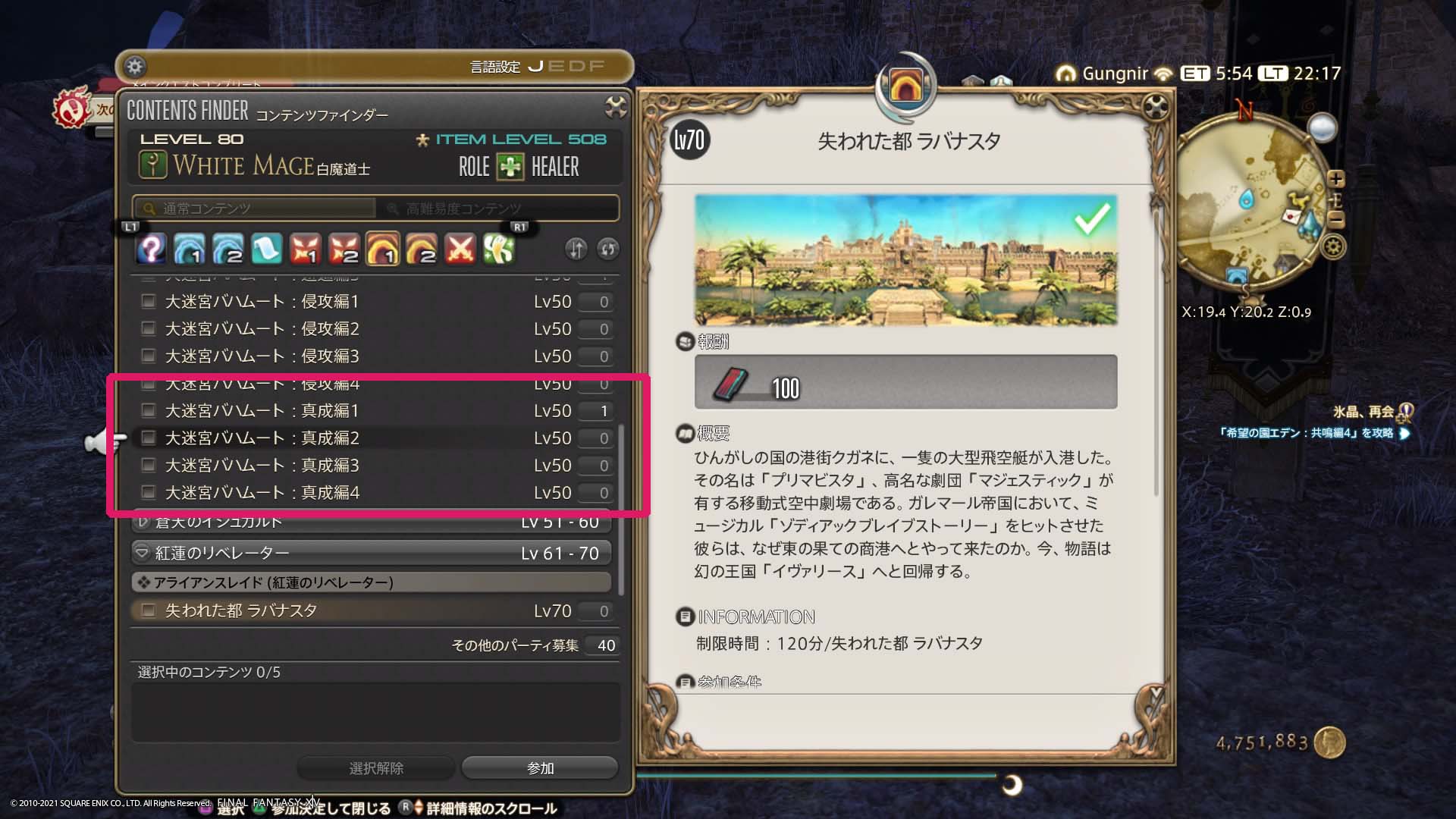Close the Contents Finder window
1456x819 pixels.
pos(616,108)
